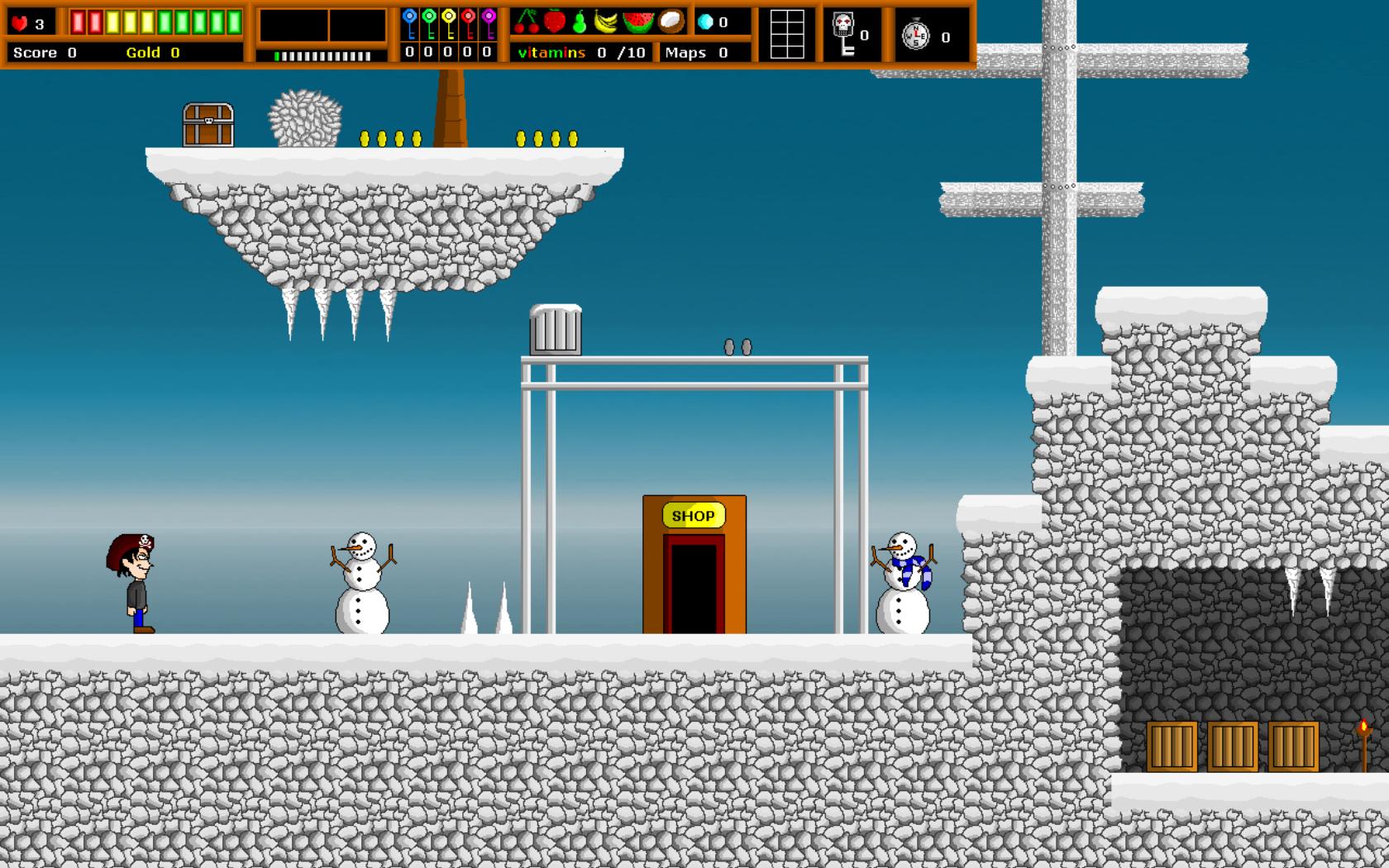Select the watermelon slice icon
Screen dimensions: 1389x868
(x=638, y=22)
